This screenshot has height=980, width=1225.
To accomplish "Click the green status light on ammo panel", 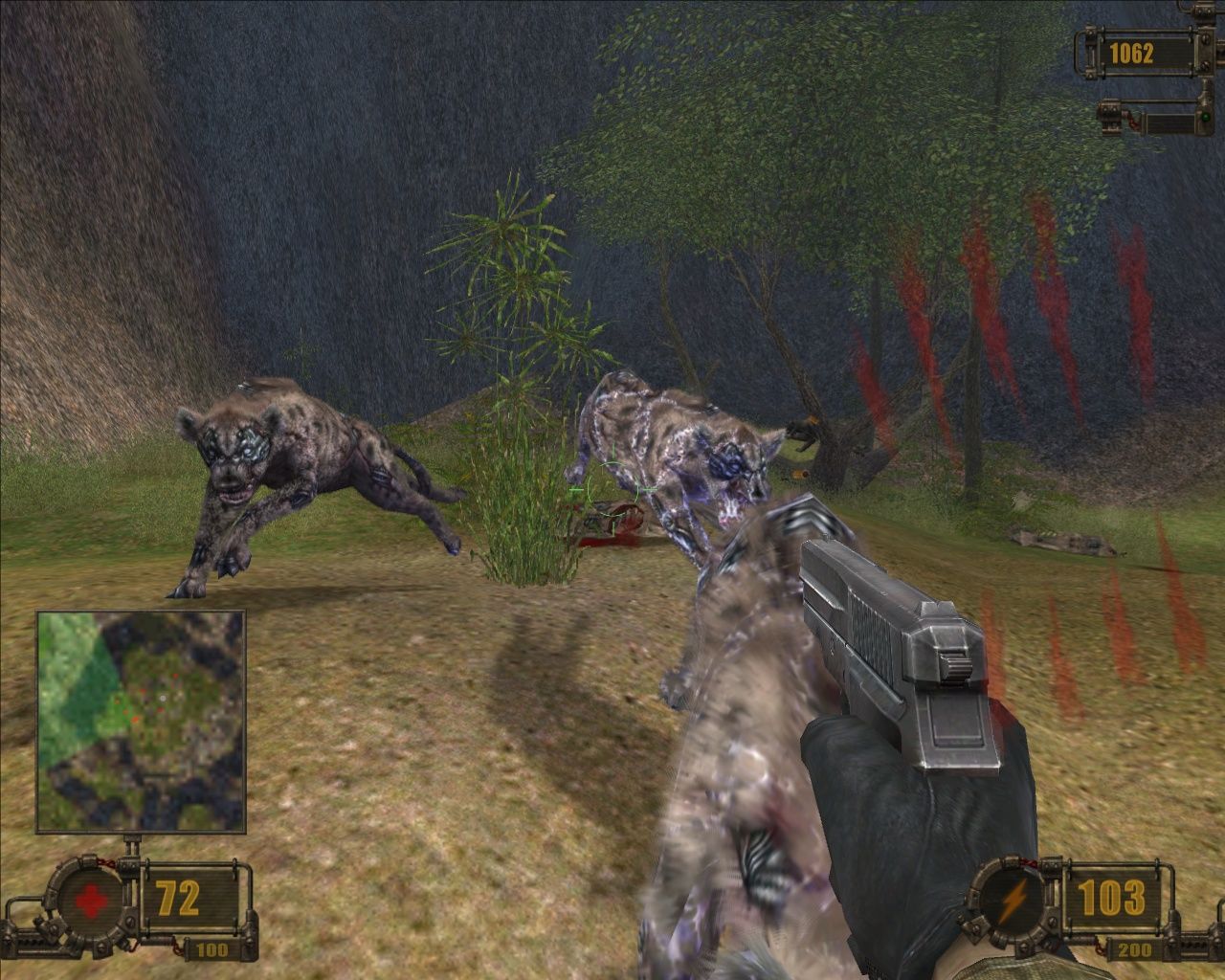I will 1204,119.
